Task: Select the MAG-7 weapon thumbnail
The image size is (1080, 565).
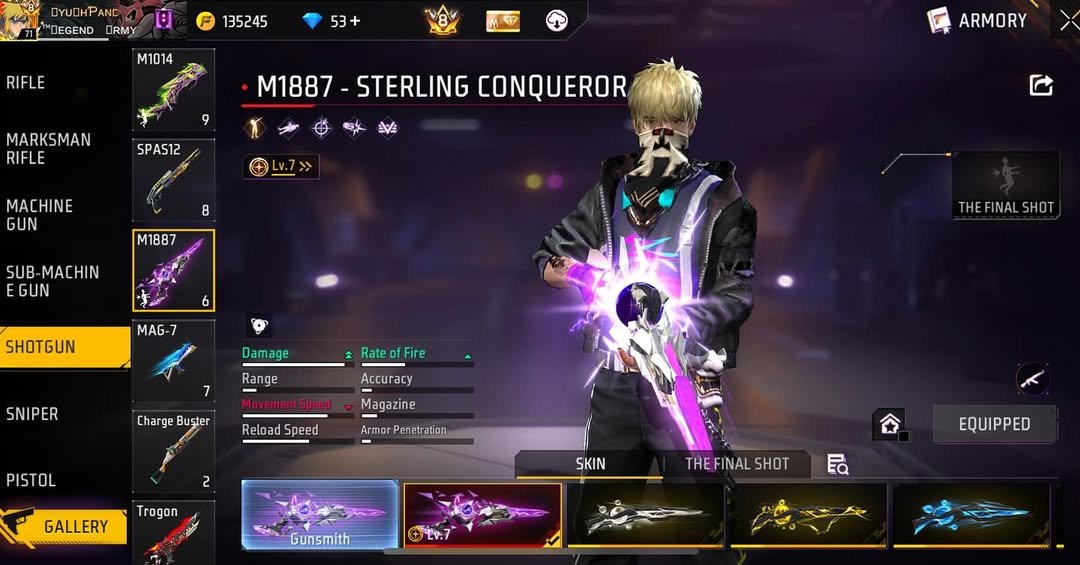Action: coord(173,361)
